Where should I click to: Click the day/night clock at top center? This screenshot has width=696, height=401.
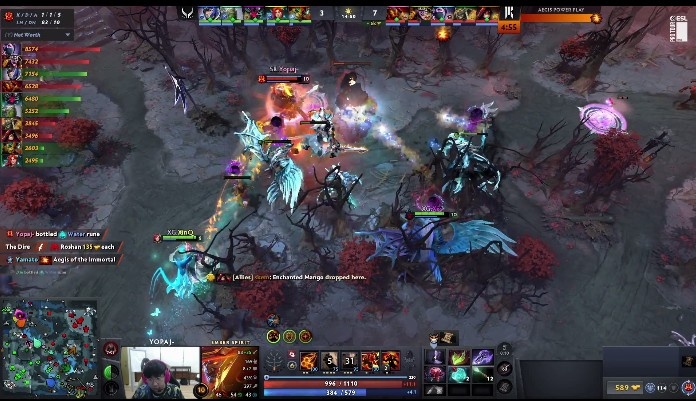click(x=348, y=15)
